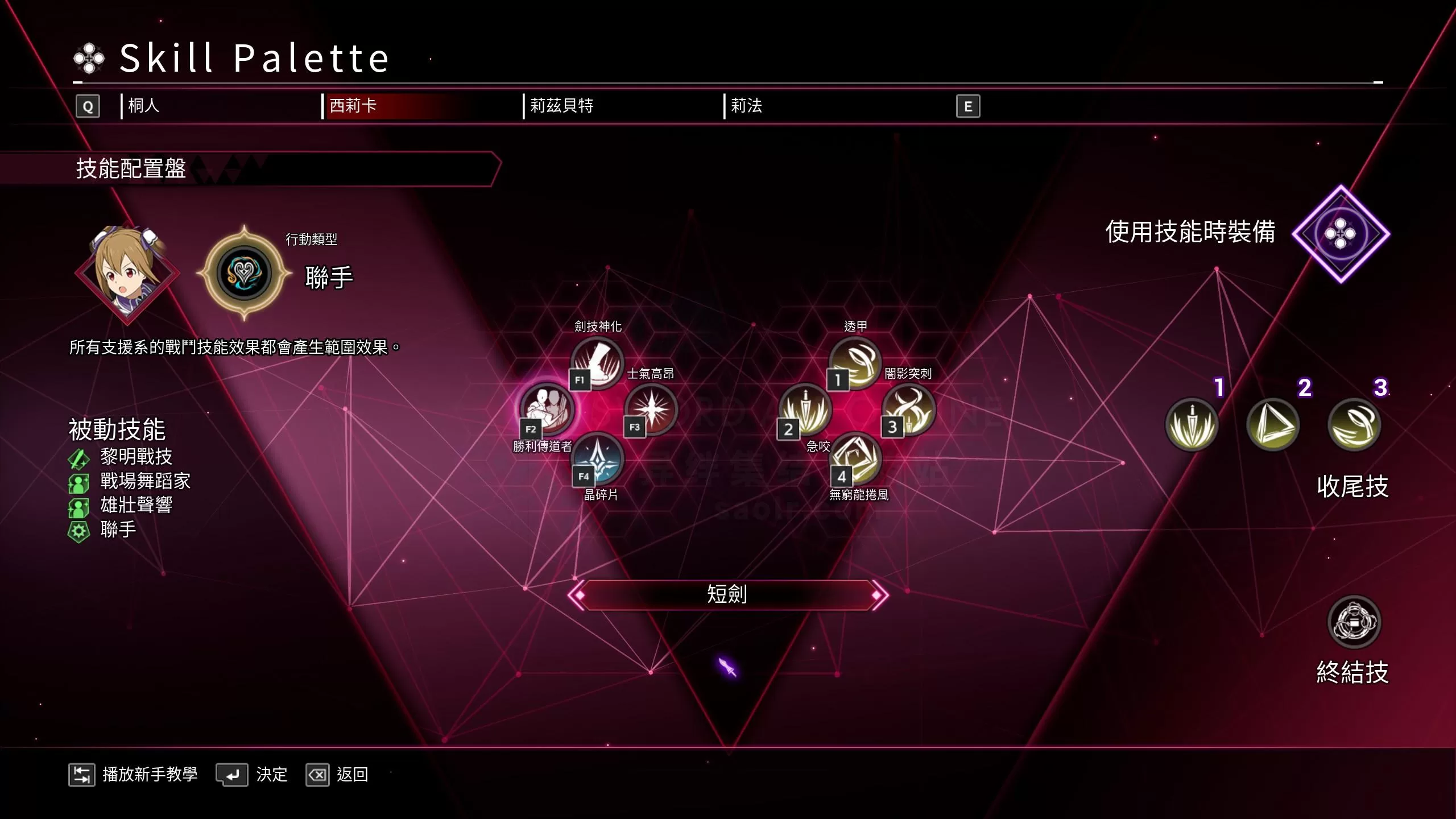
Task: Click the left arrow of the 短劍 weapon selector
Action: click(x=577, y=595)
